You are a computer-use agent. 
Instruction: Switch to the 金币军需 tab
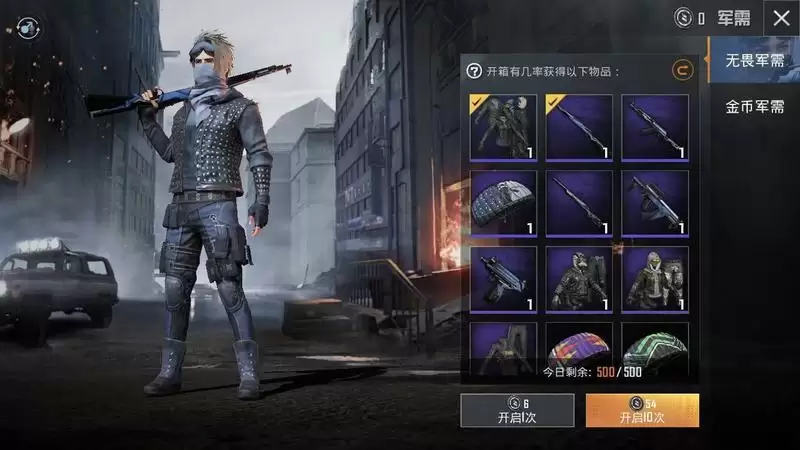point(755,107)
